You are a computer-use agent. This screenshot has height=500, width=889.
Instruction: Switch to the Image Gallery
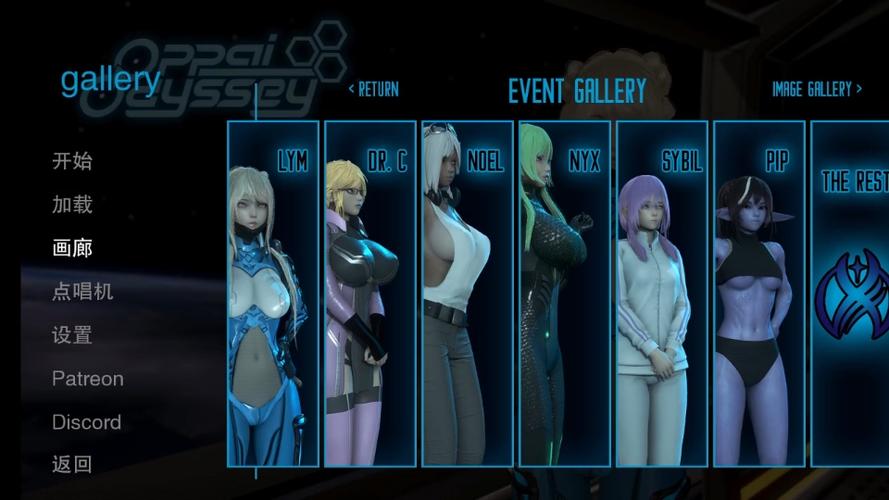[816, 89]
